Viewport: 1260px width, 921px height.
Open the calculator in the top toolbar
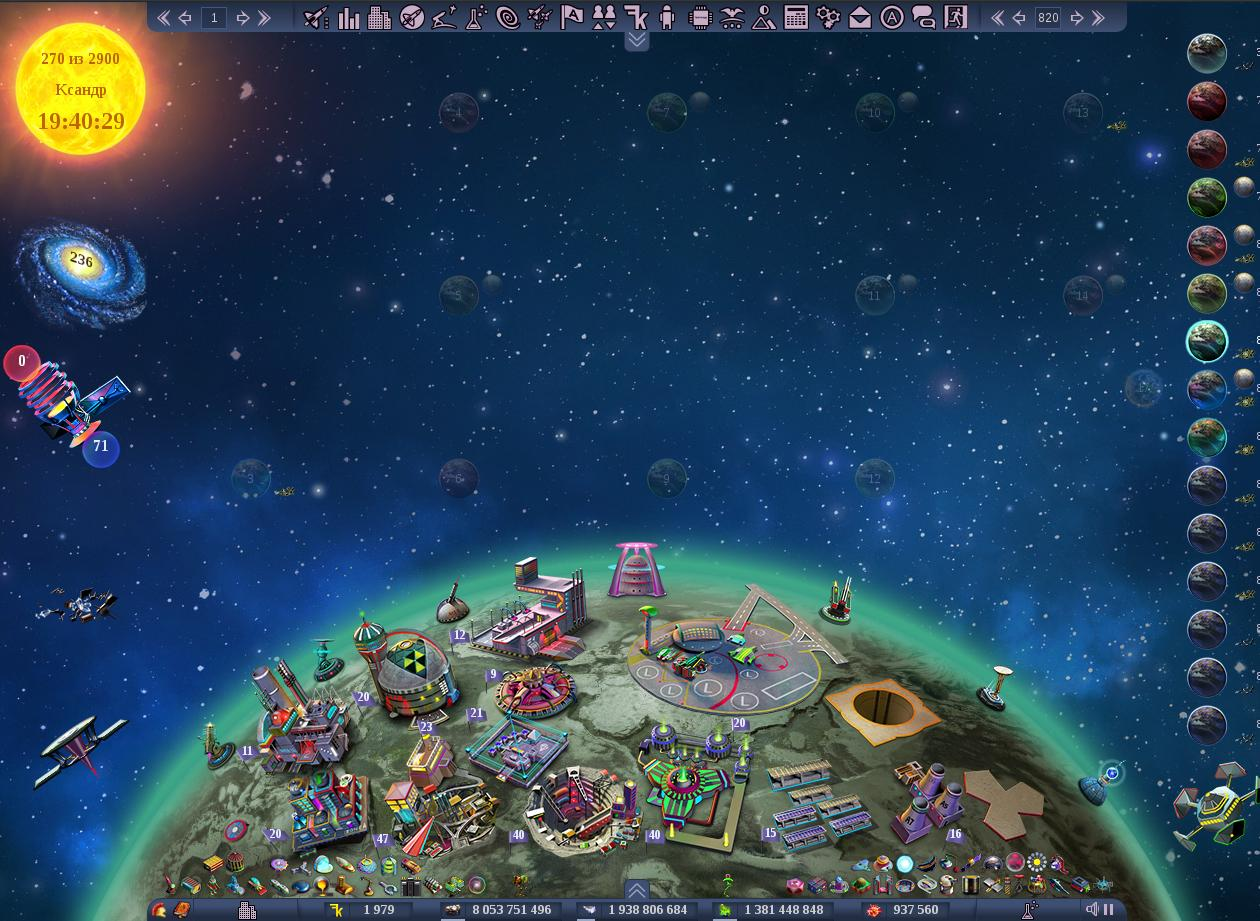click(795, 17)
